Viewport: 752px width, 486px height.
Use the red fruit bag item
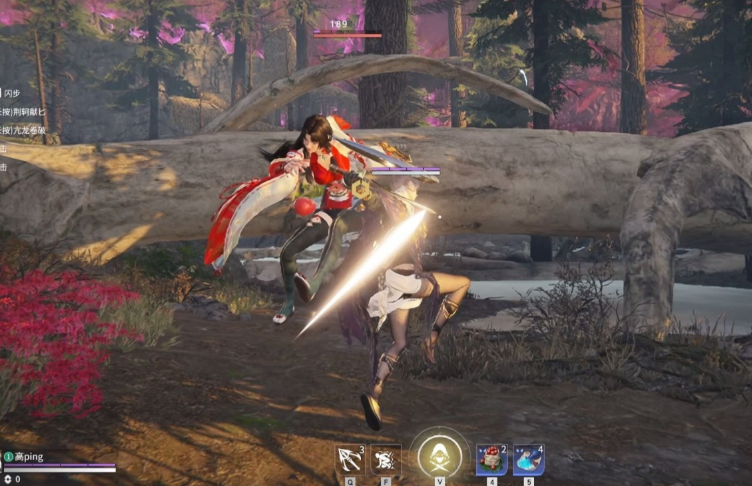[491, 459]
